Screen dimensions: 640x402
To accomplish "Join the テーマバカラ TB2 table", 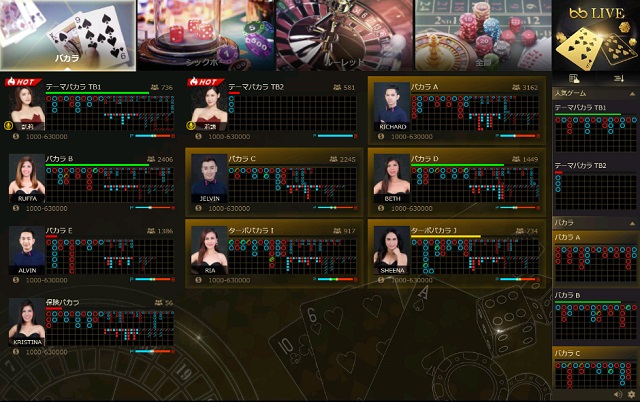I will 275,110.
